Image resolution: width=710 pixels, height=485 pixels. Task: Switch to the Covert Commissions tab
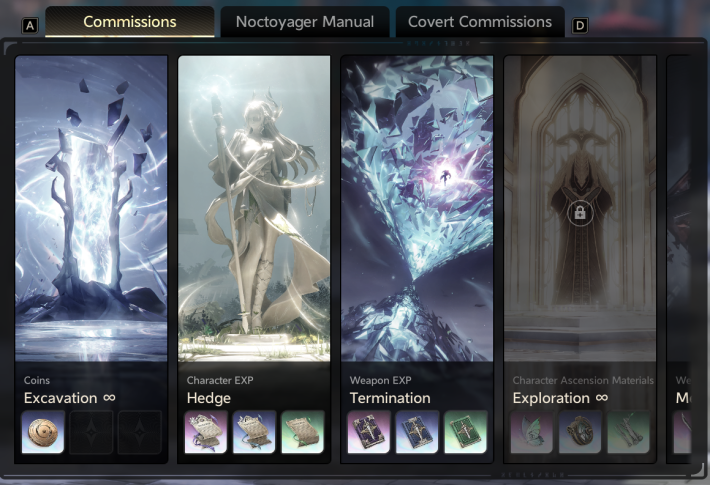(480, 22)
